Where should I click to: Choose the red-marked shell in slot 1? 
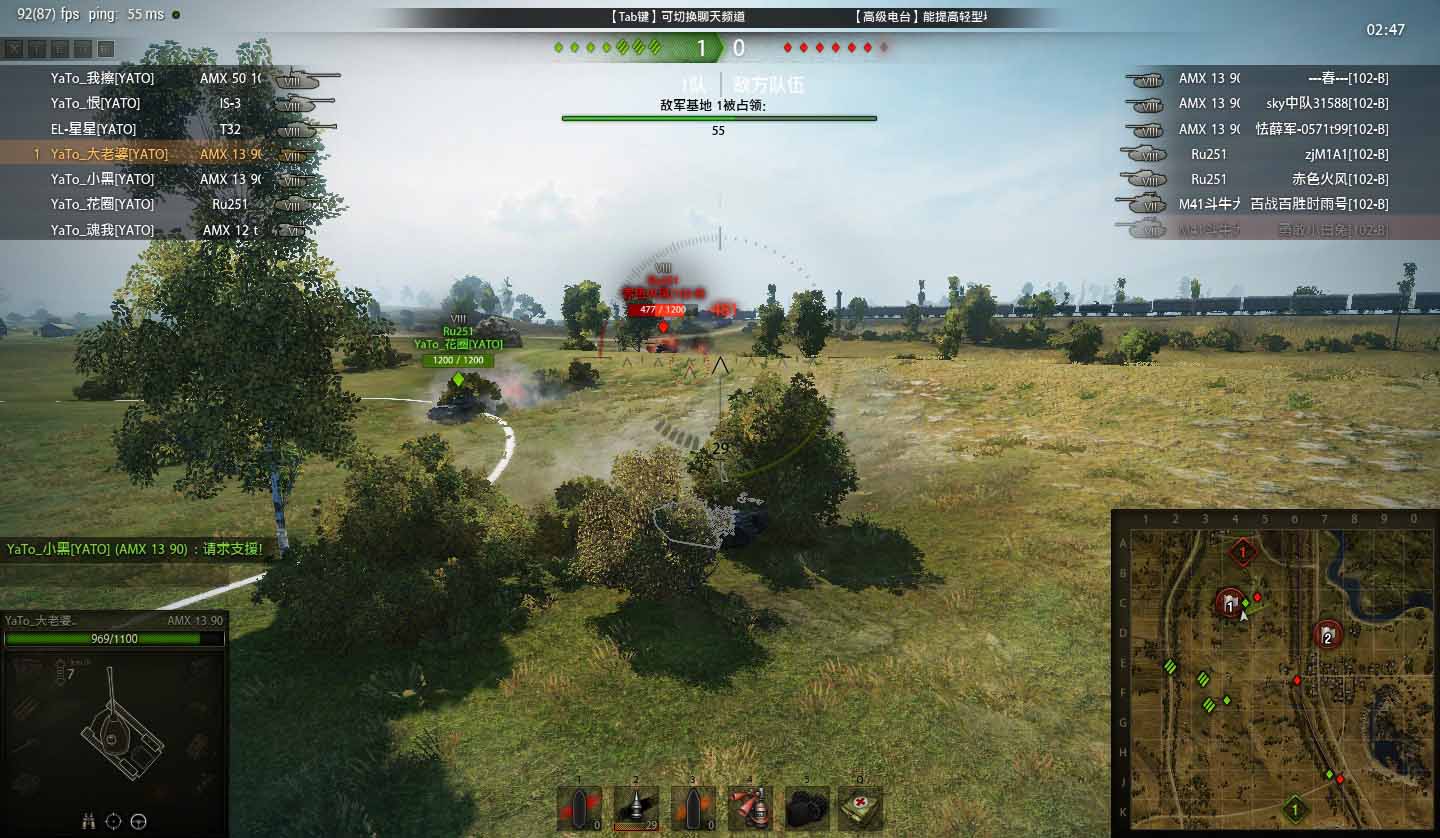[x=578, y=809]
